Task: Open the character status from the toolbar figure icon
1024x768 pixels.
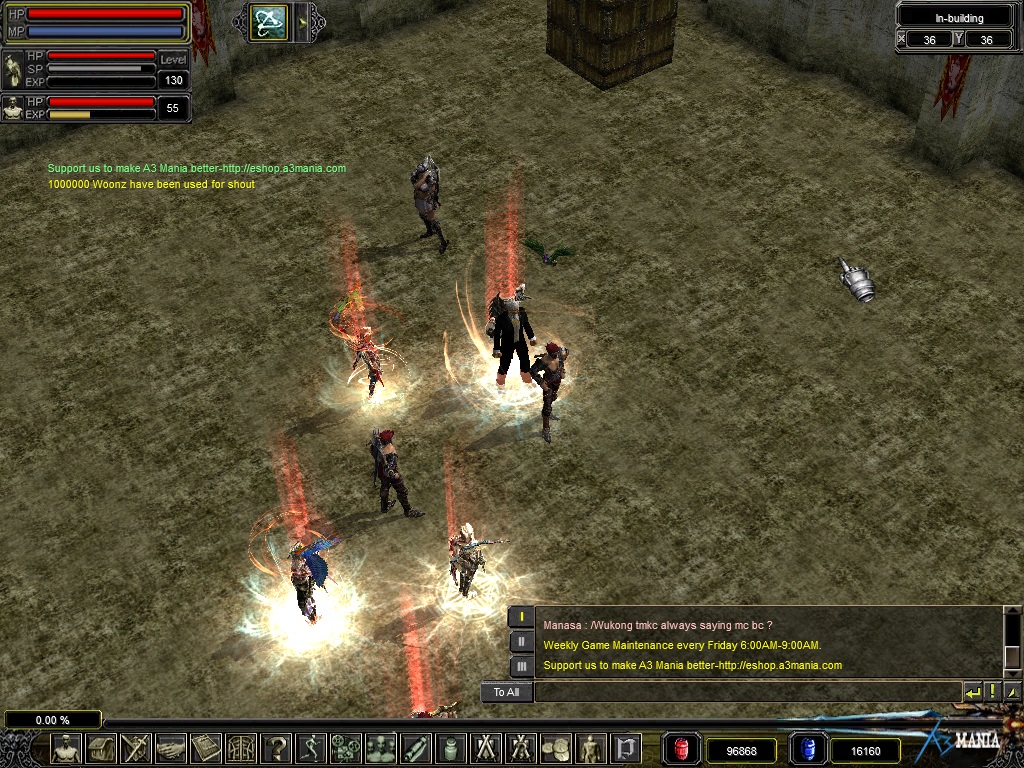Action: click(67, 748)
